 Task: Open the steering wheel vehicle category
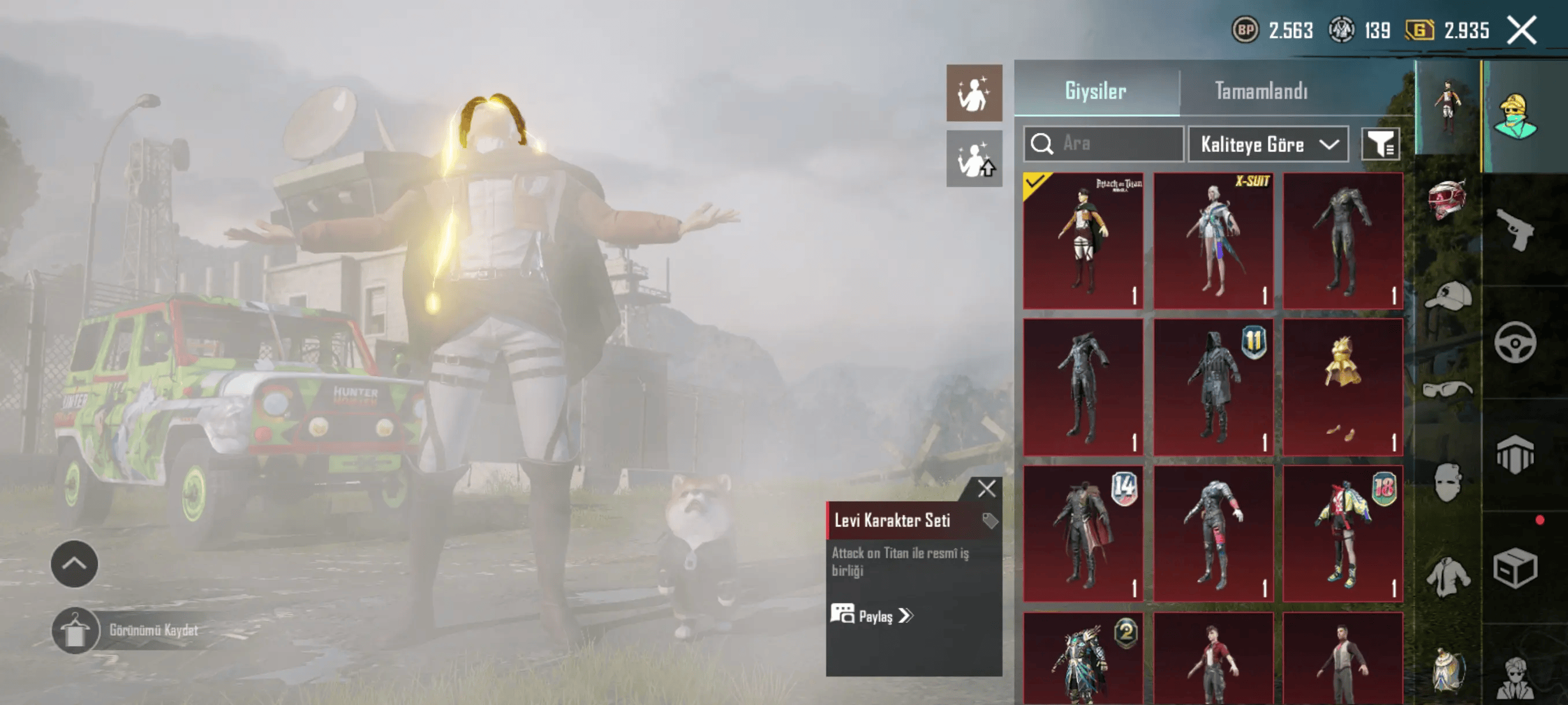1515,343
